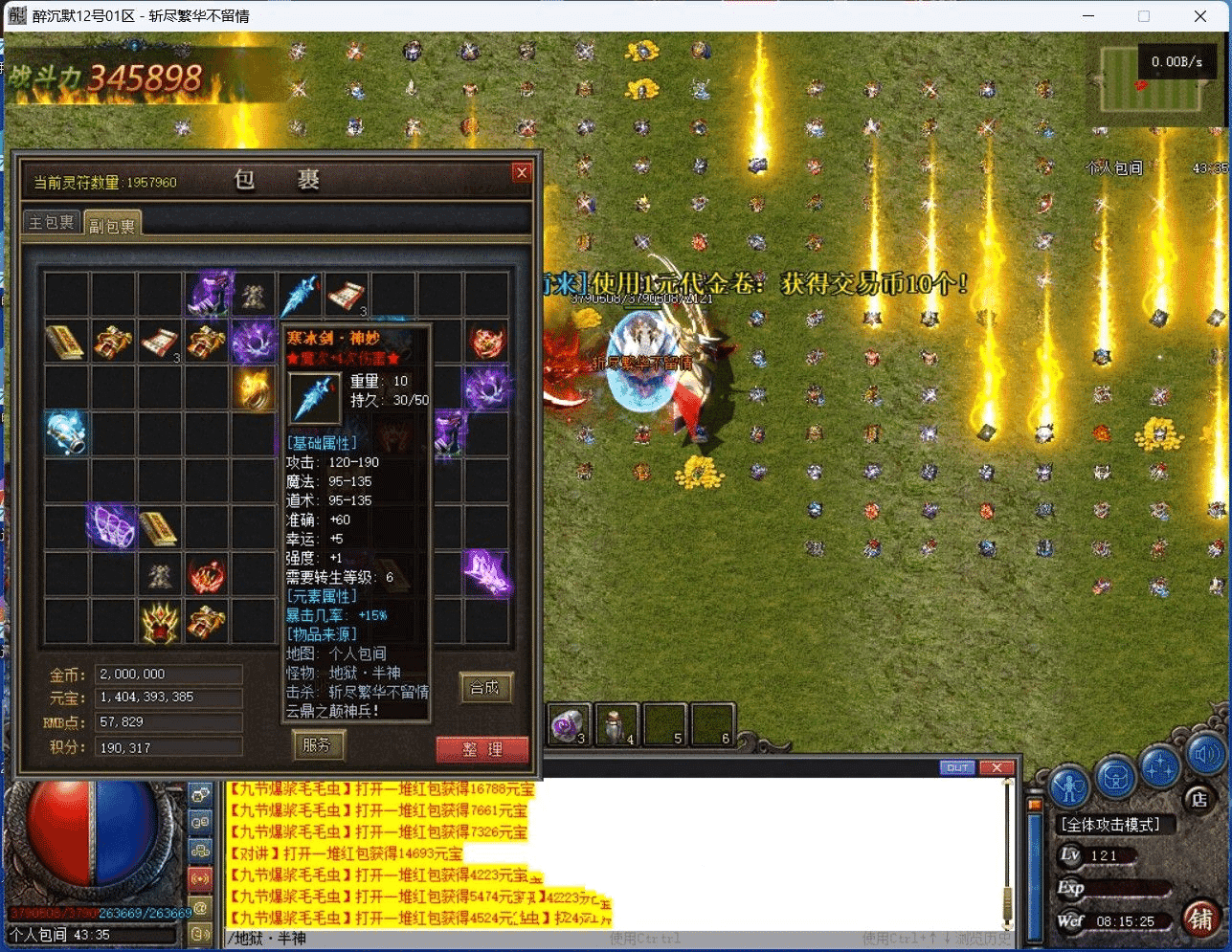Select the 副包裹 tab

(112, 225)
